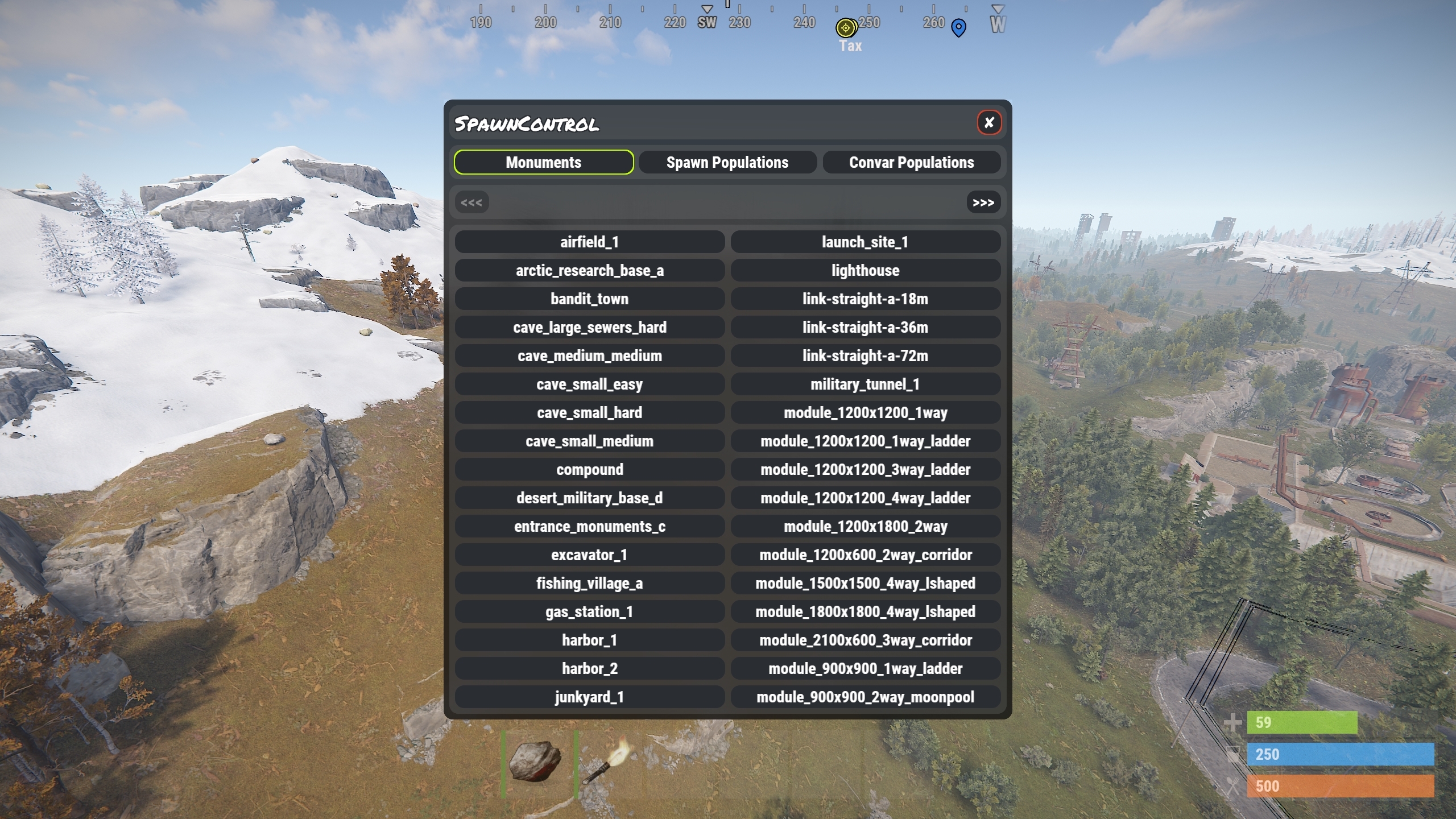1456x819 pixels.
Task: Open the launch_site_1 monument
Action: pyautogui.click(x=864, y=242)
